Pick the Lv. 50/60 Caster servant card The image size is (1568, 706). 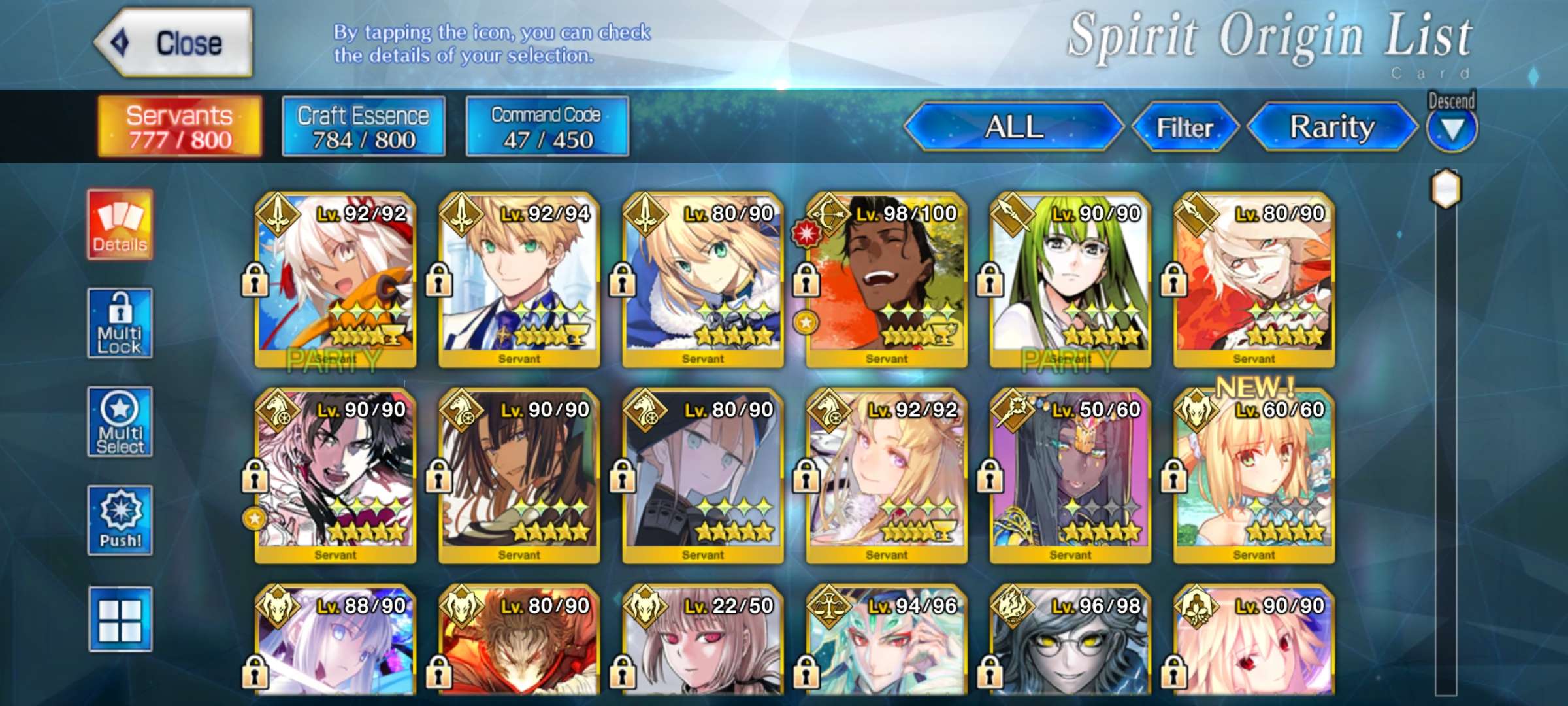tap(1070, 475)
